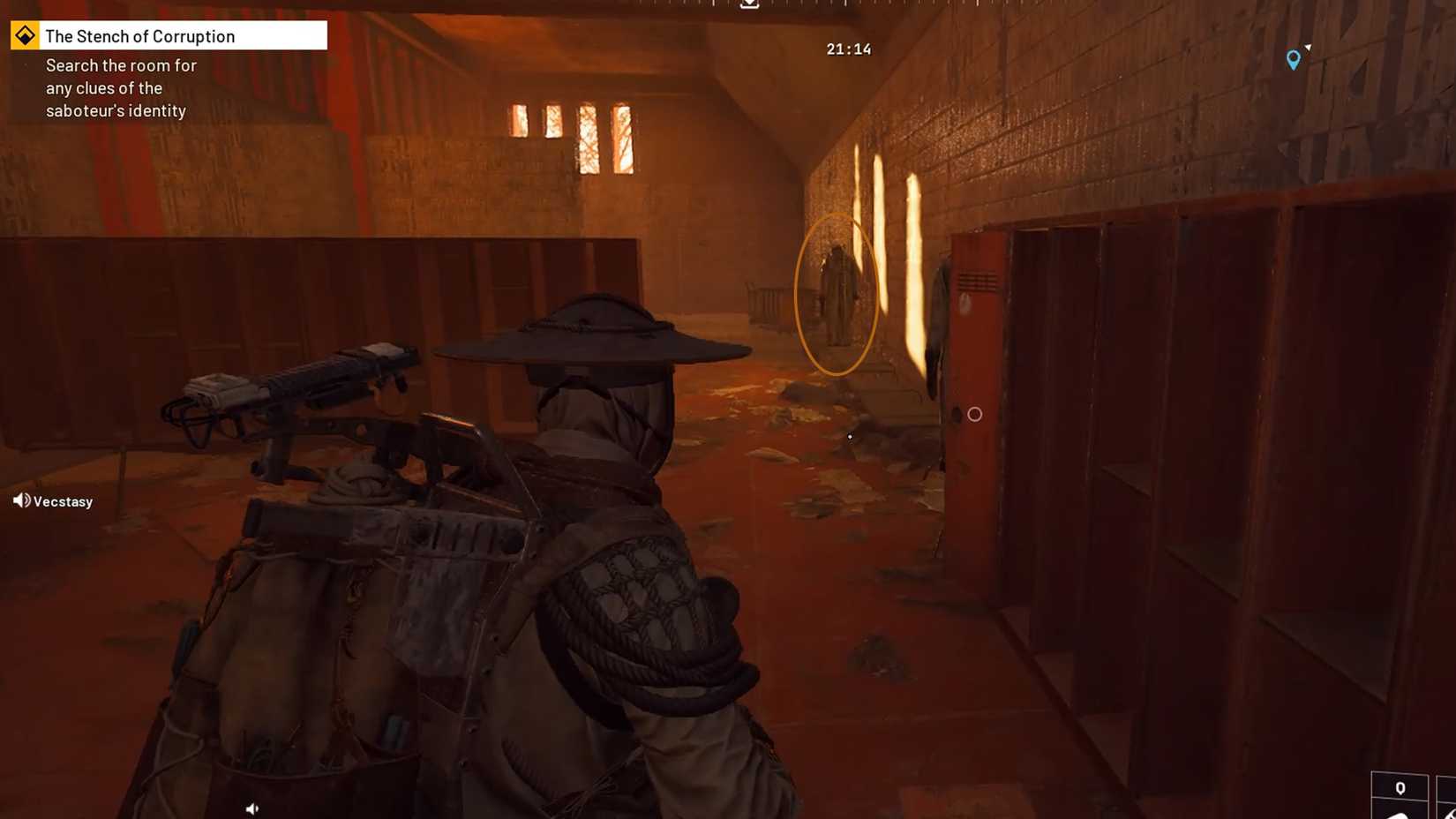Click the orange circled figure in the hallway
Image resolution: width=1456 pixels, height=819 pixels.
point(837,296)
